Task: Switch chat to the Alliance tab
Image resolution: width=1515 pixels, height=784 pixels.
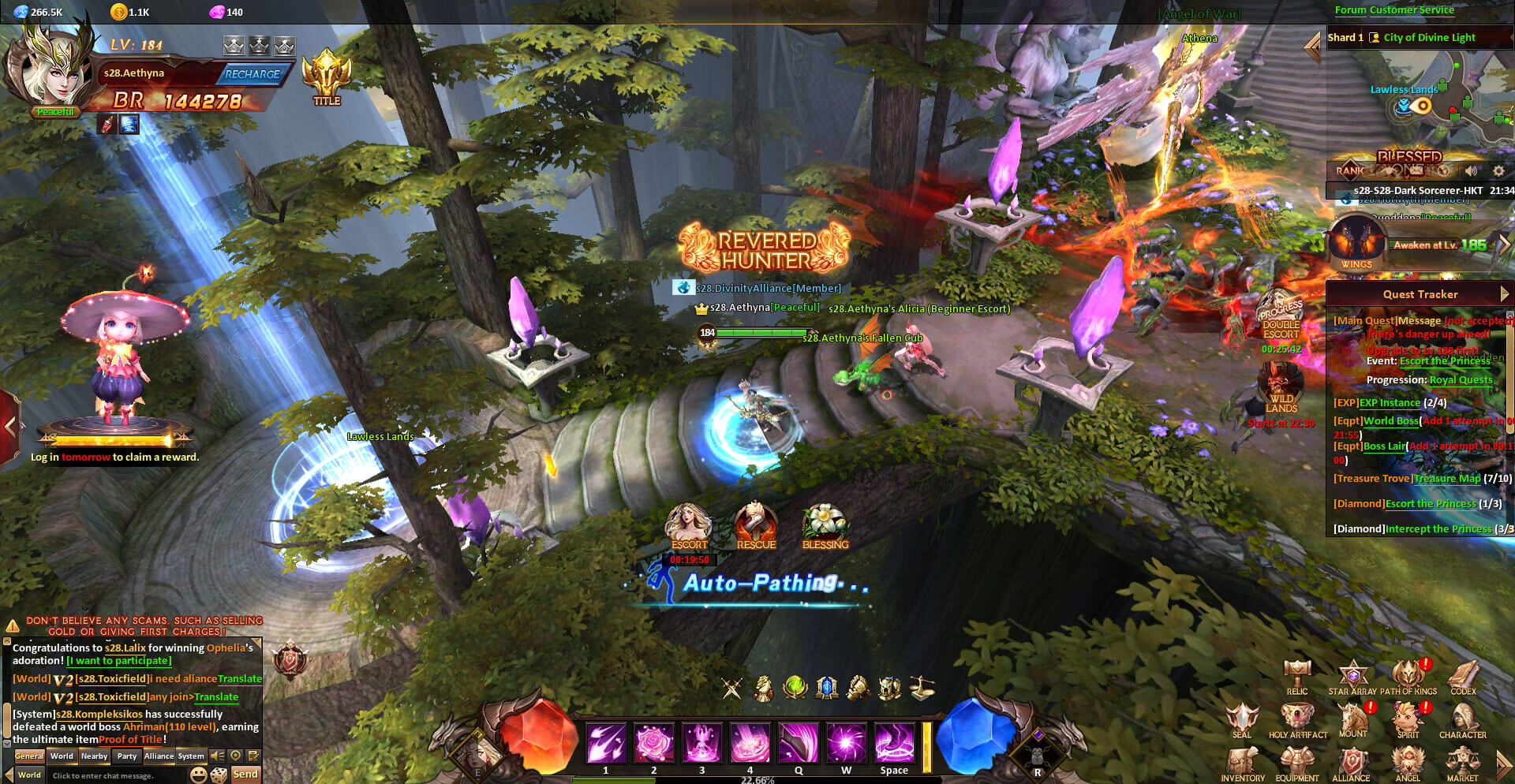Action: click(159, 756)
